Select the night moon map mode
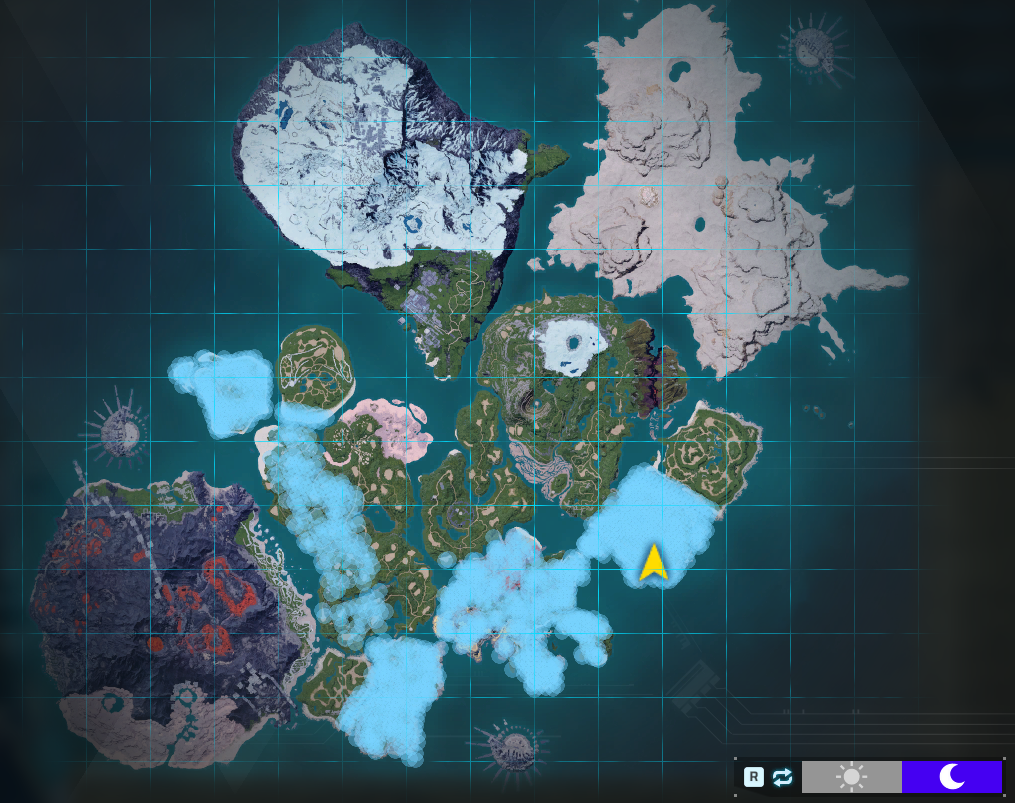The width and height of the screenshot is (1015, 803). pyautogui.click(x=951, y=776)
